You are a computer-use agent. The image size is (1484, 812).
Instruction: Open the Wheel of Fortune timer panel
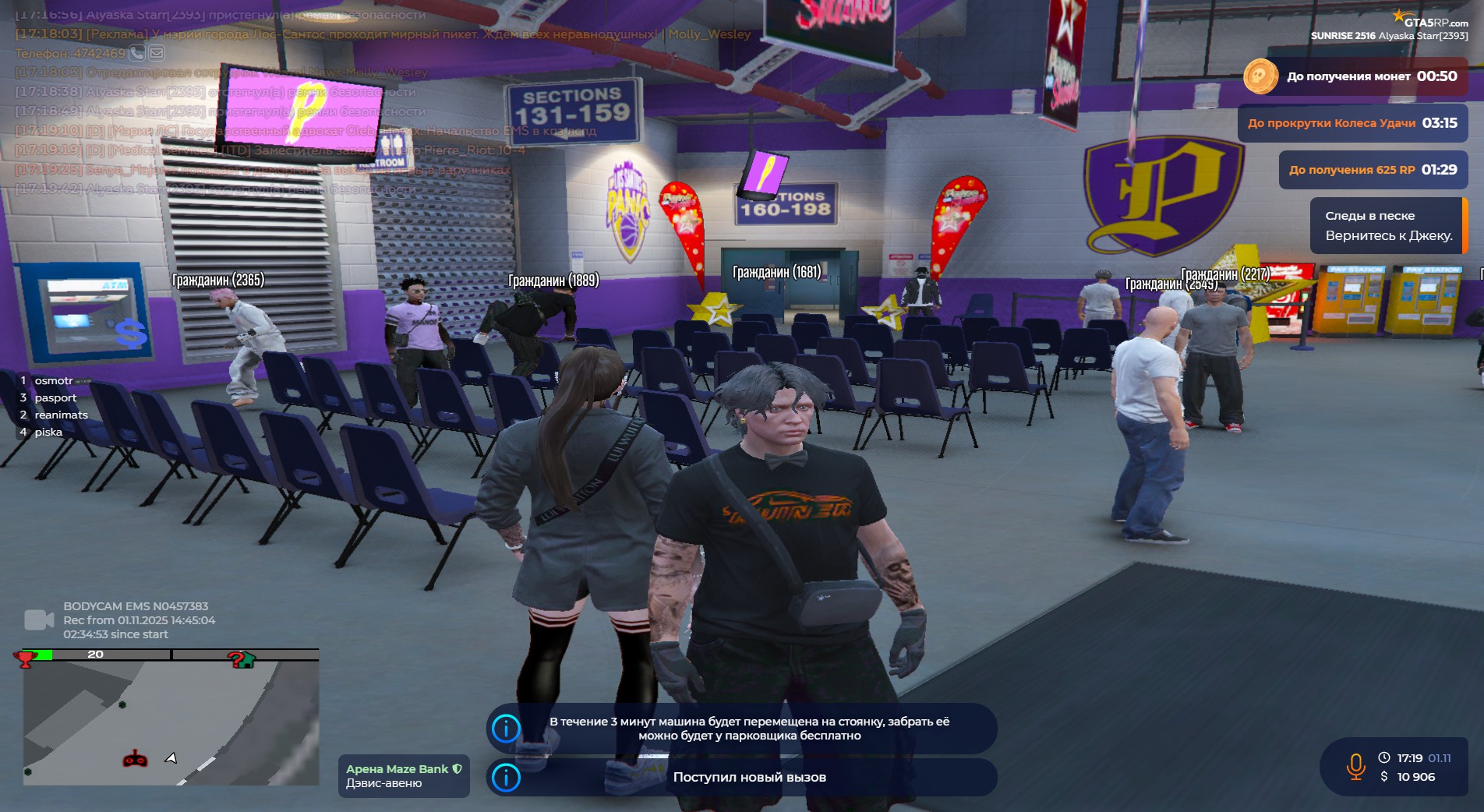pos(1352,123)
